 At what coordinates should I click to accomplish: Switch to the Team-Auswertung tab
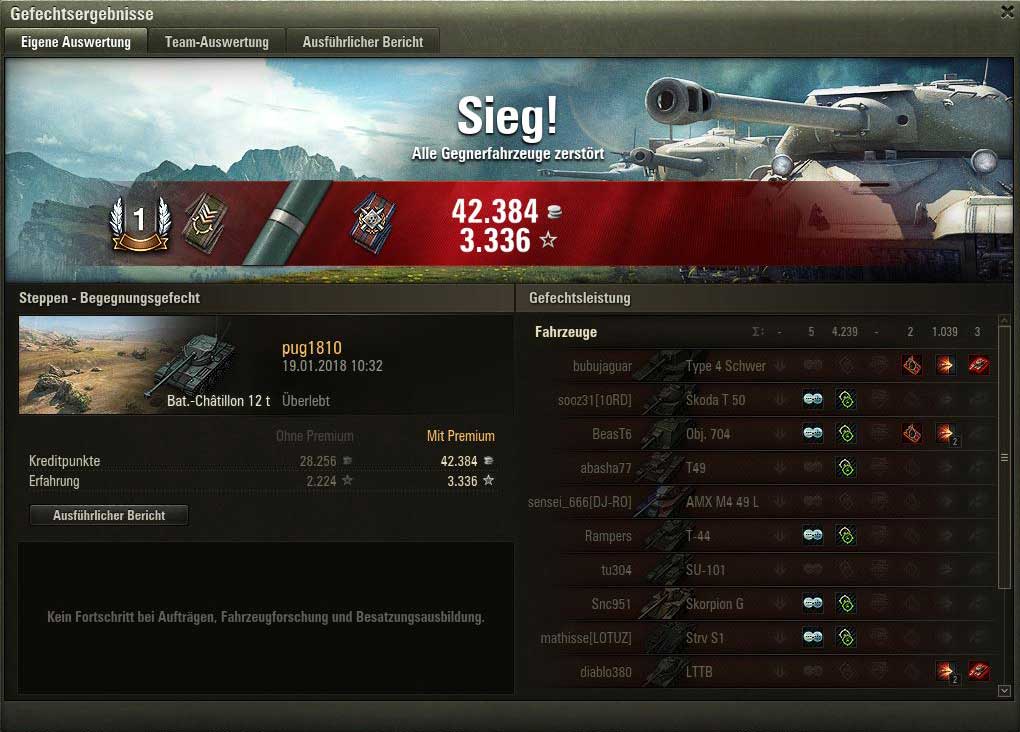click(217, 42)
